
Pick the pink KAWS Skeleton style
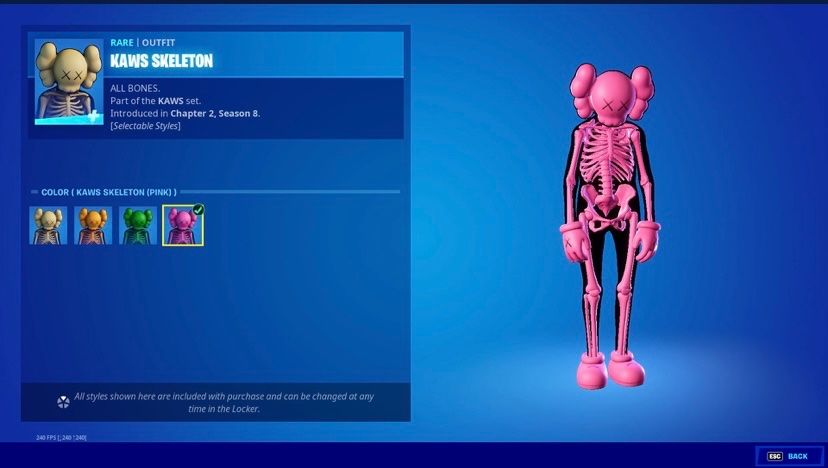[183, 226]
